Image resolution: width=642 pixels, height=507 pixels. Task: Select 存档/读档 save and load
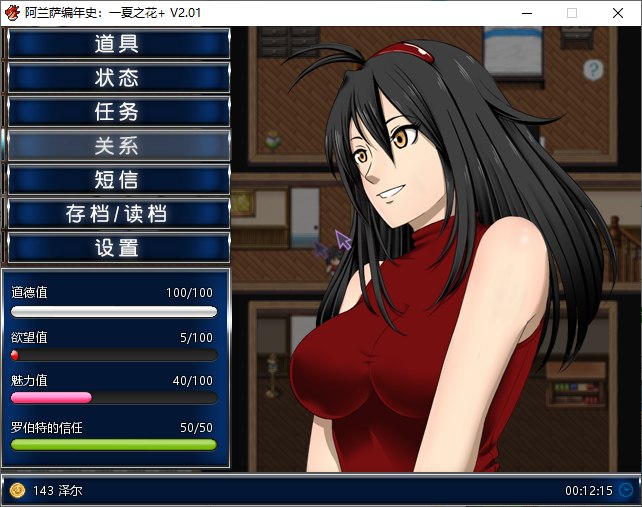pos(118,214)
